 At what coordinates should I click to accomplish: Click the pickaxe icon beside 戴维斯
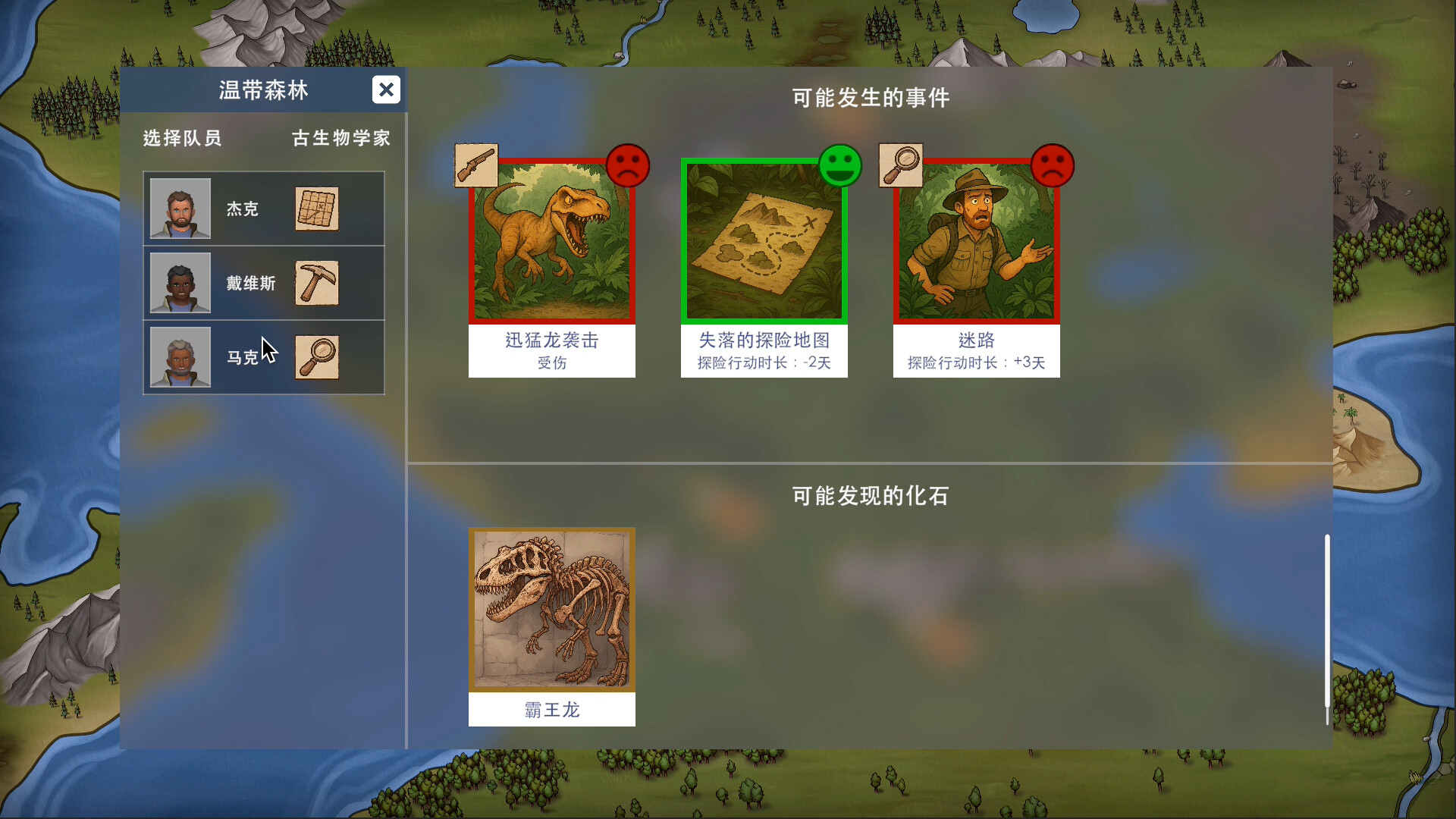pyautogui.click(x=317, y=283)
